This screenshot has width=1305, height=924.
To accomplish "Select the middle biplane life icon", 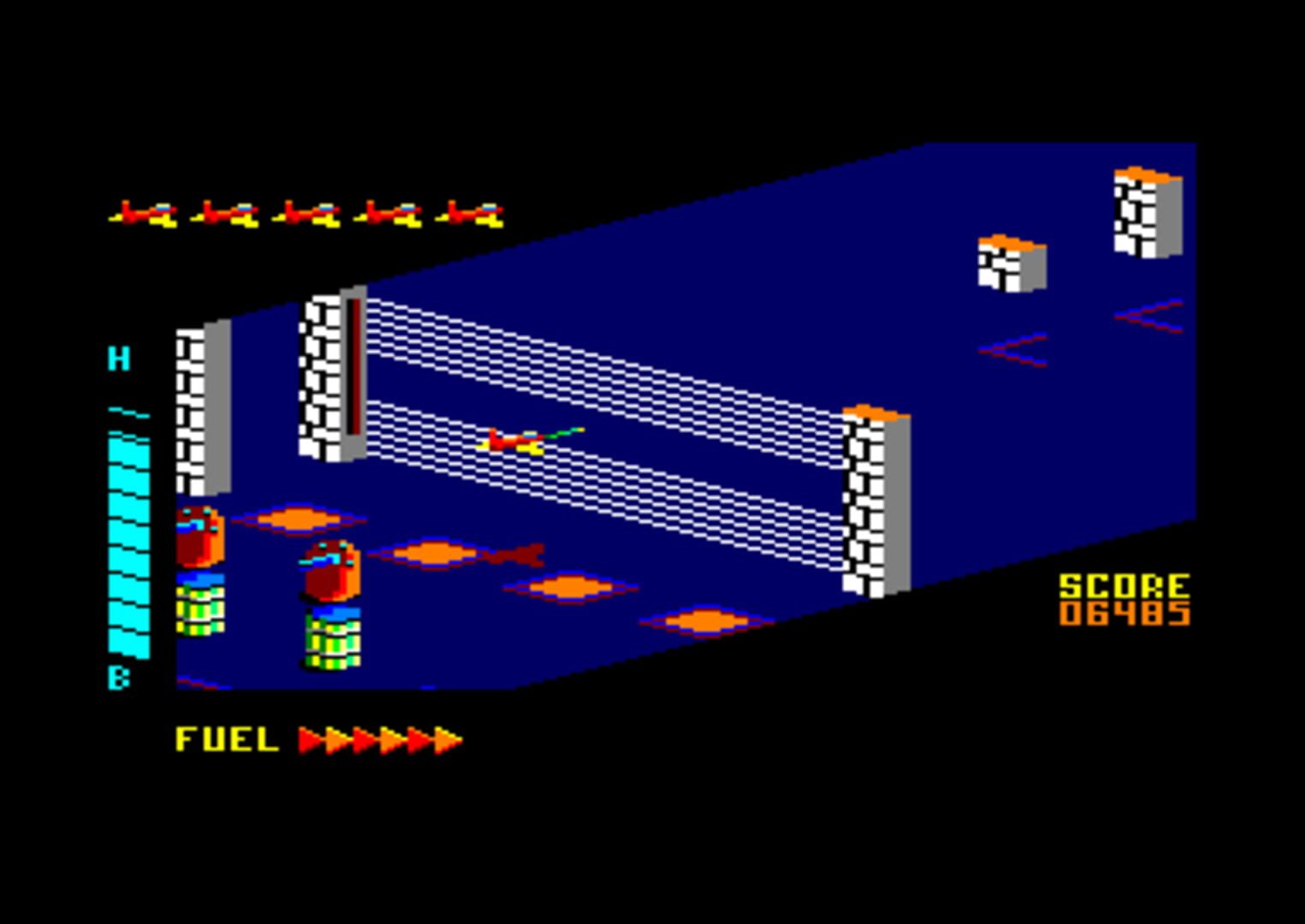I will click(x=308, y=212).
